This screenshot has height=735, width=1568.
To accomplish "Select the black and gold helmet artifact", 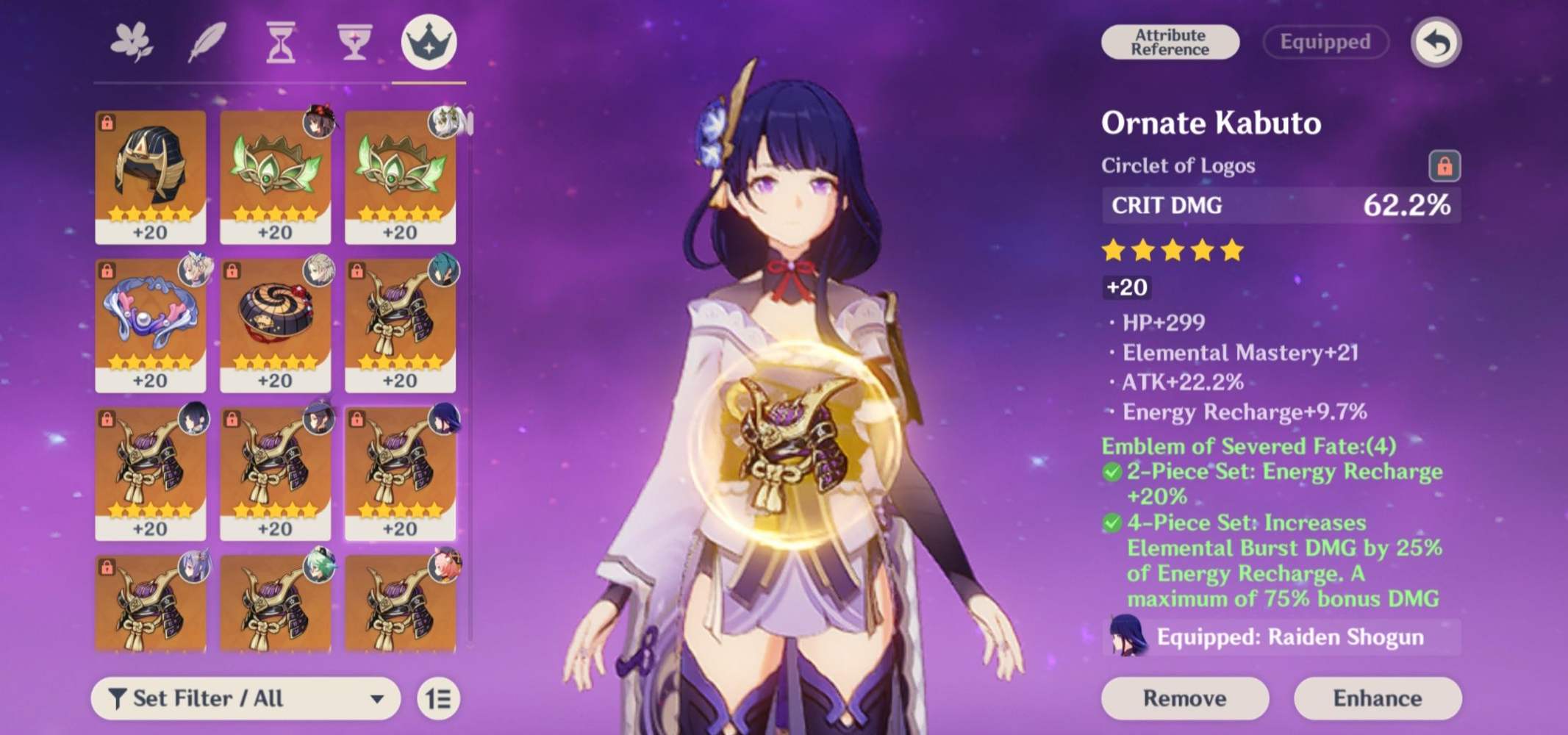I will [x=151, y=176].
